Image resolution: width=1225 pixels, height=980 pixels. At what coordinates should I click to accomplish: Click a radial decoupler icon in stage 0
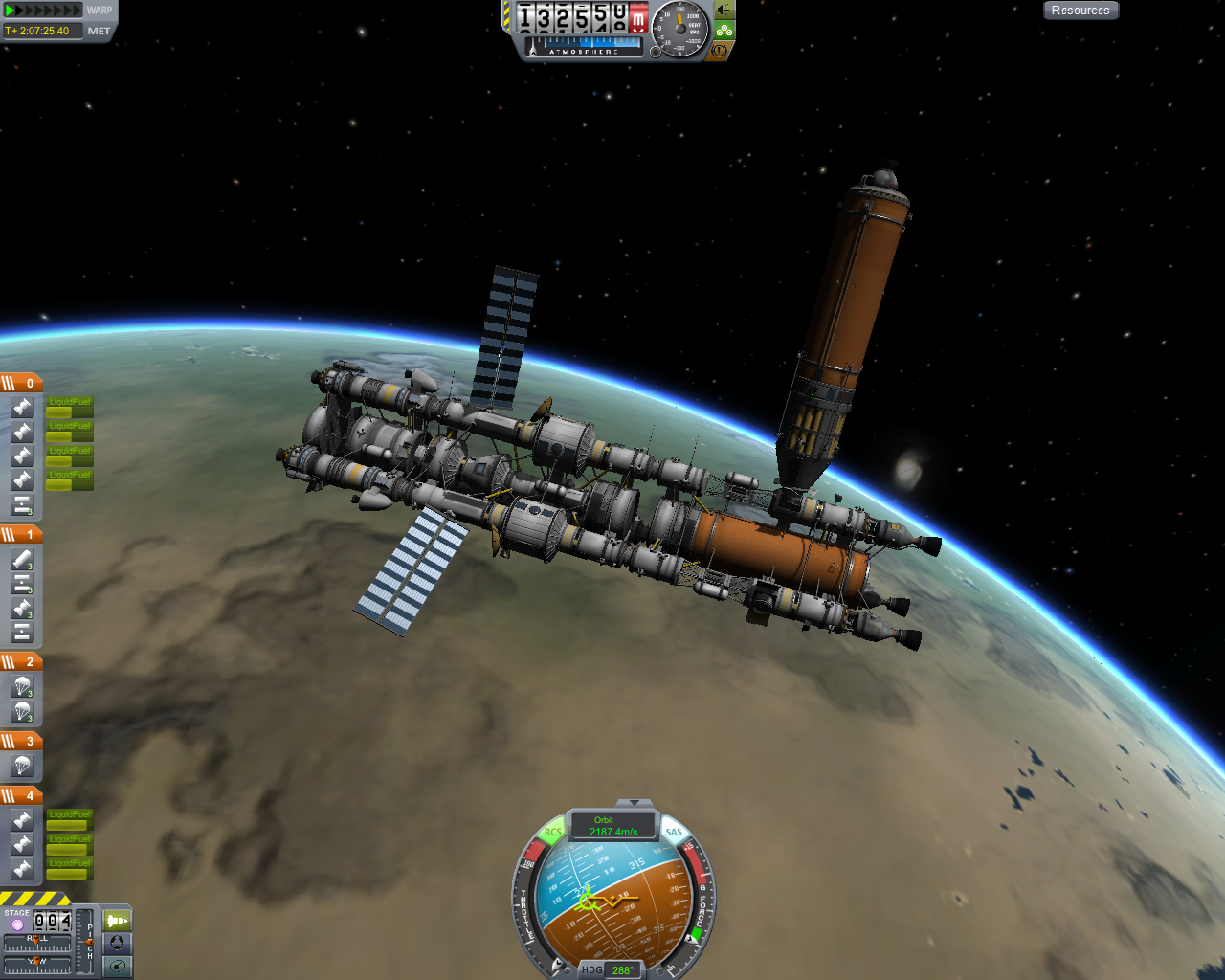coord(22,407)
